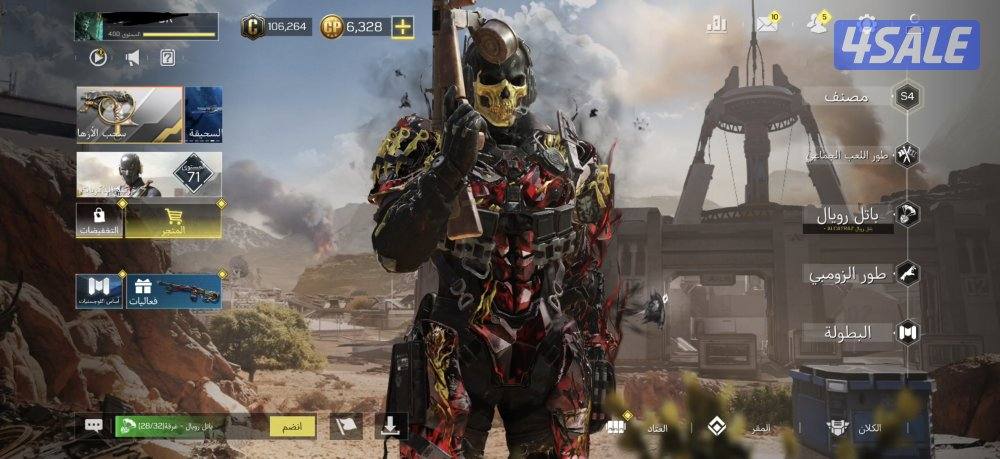Open the mail envelope inbox
This screenshot has width=1000, height=459.
(x=767, y=24)
